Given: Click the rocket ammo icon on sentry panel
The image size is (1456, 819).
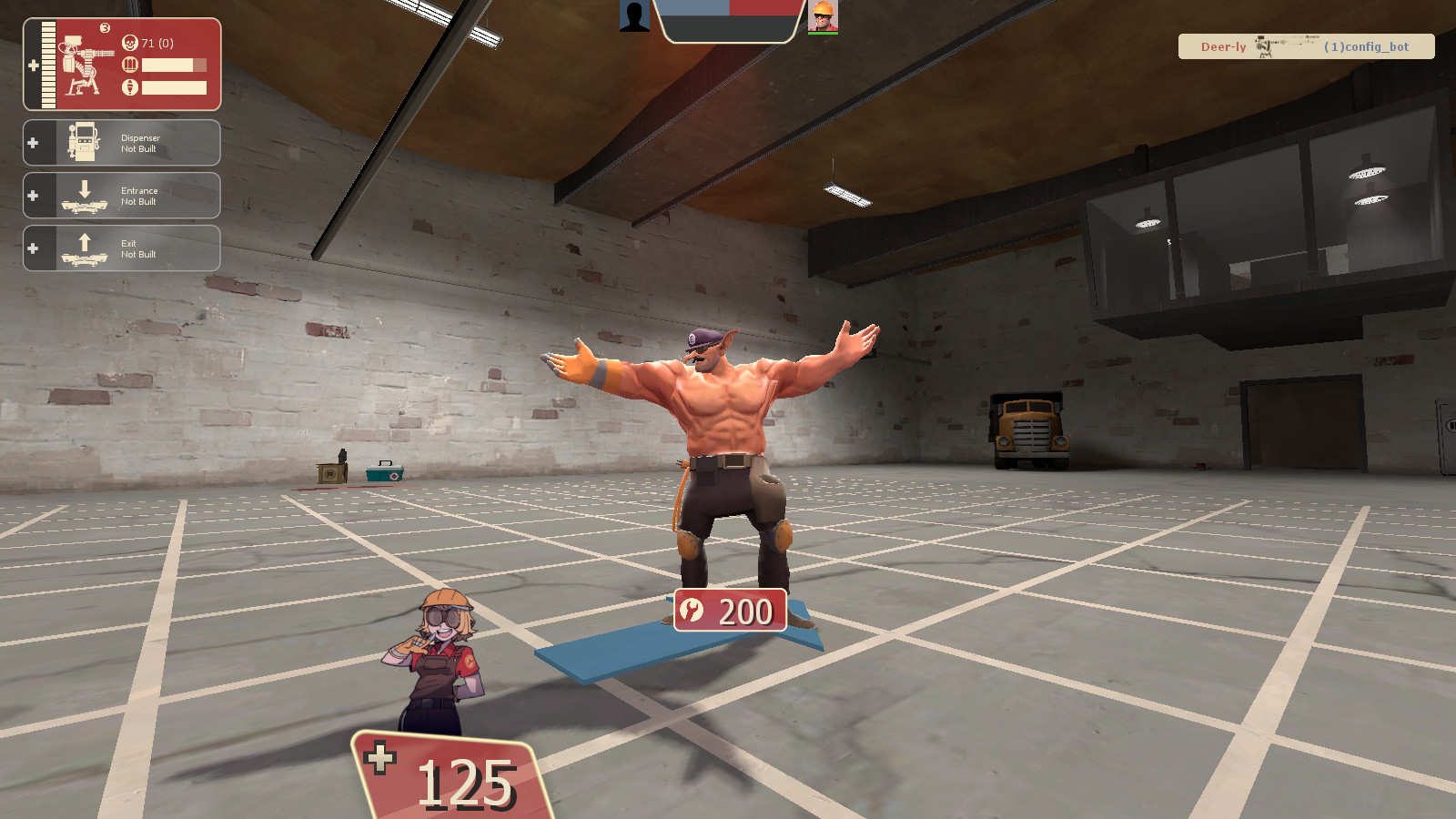Looking at the screenshot, I should coord(128,87).
